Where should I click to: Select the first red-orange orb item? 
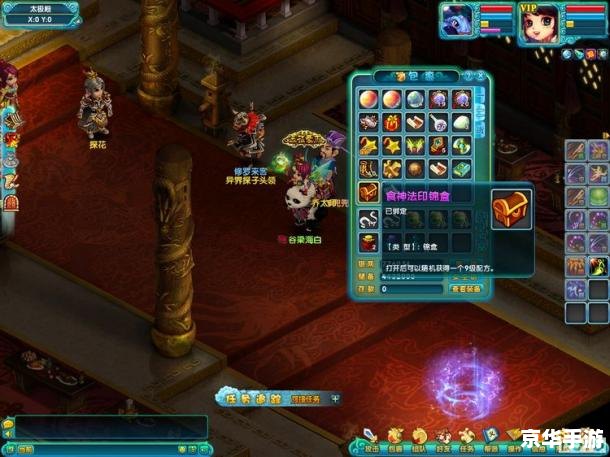point(369,99)
